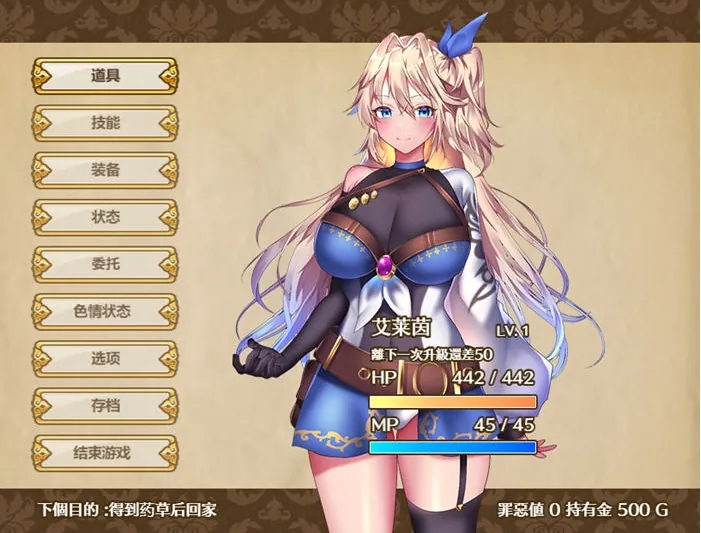Open the 道具 items menu
Screen dimensions: 701x533
pos(105,75)
